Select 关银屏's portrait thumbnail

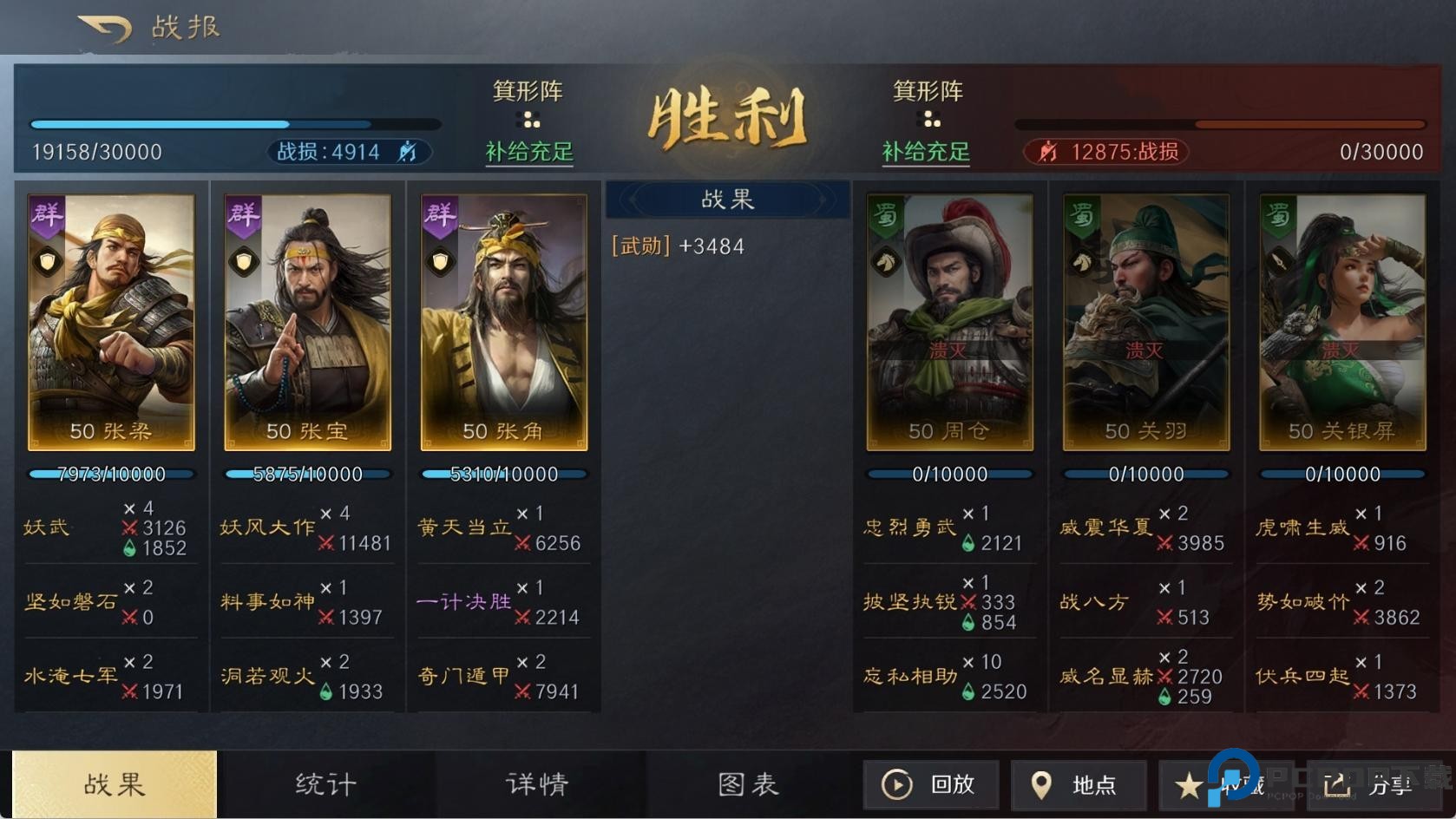(1341, 321)
